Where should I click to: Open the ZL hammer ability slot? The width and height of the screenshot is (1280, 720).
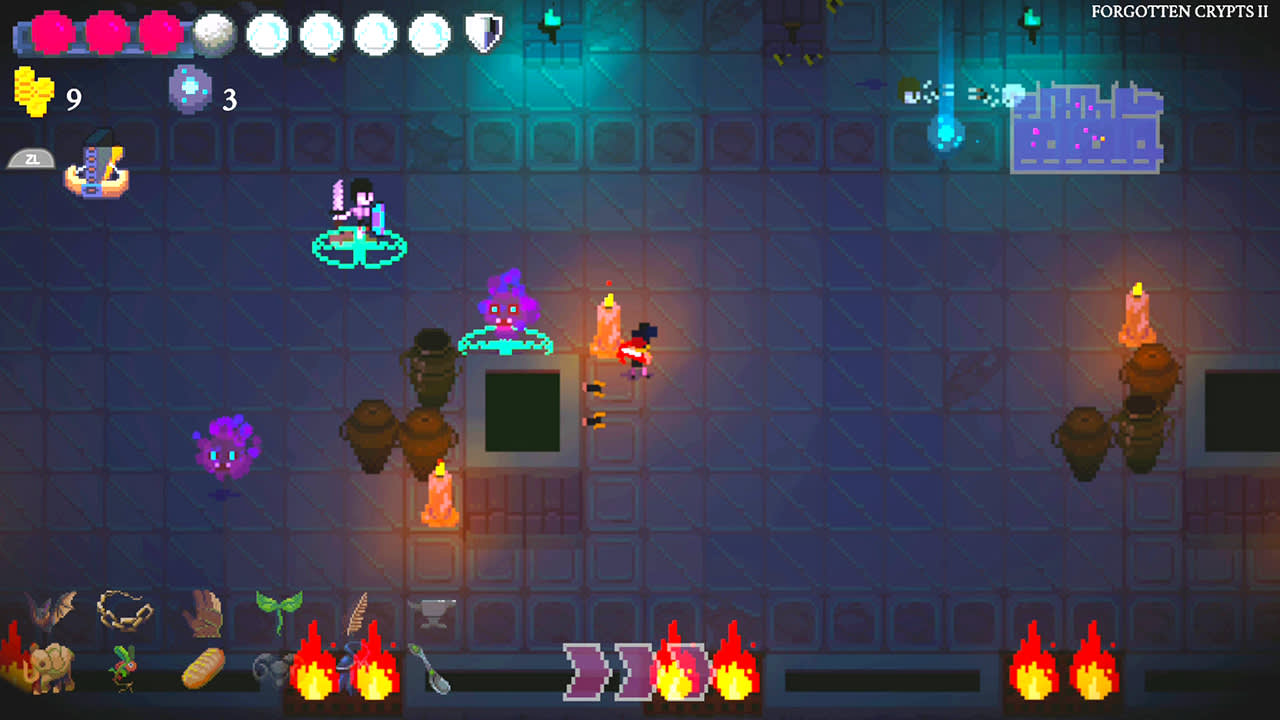95,165
